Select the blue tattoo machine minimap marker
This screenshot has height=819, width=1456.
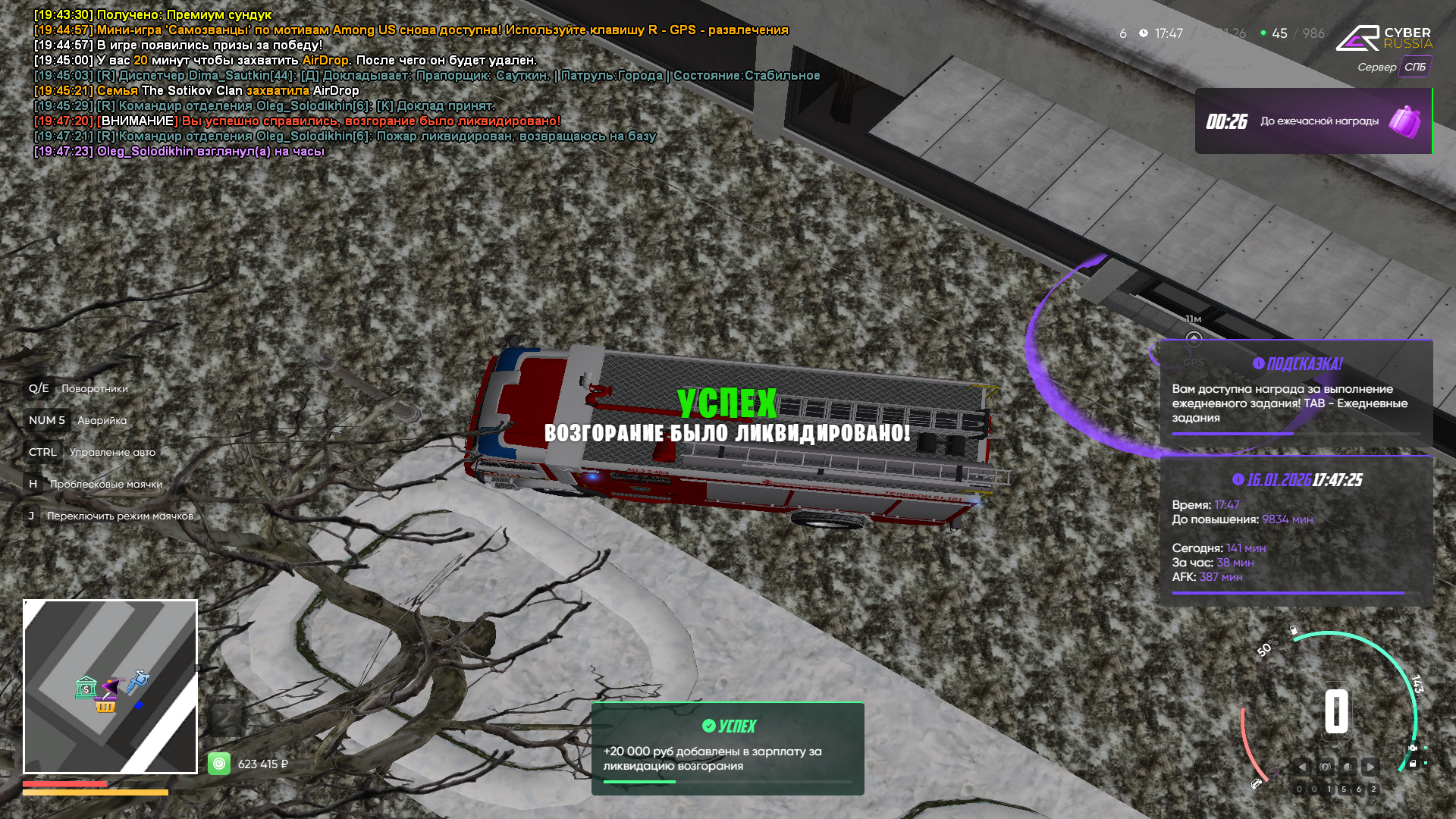(x=138, y=681)
